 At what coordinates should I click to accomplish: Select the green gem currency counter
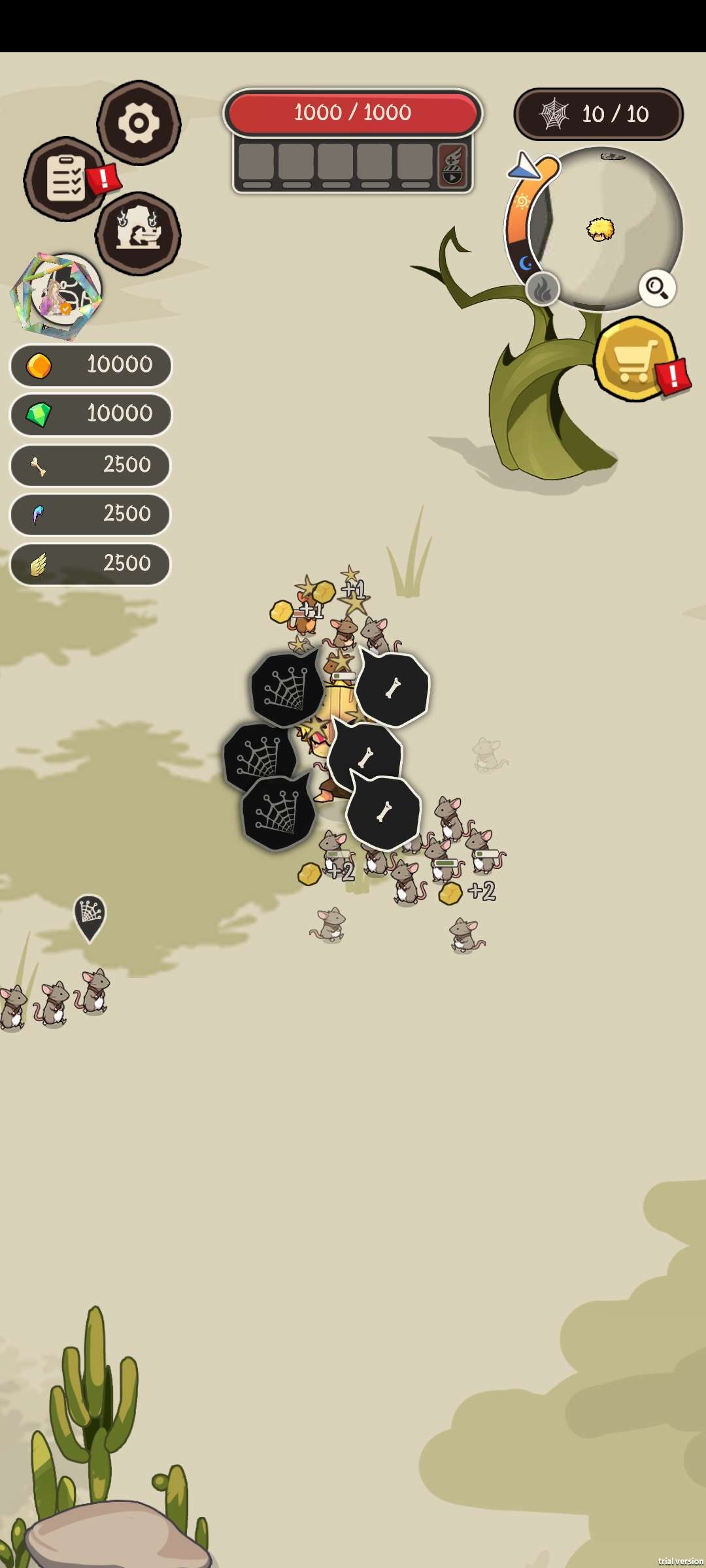point(90,414)
